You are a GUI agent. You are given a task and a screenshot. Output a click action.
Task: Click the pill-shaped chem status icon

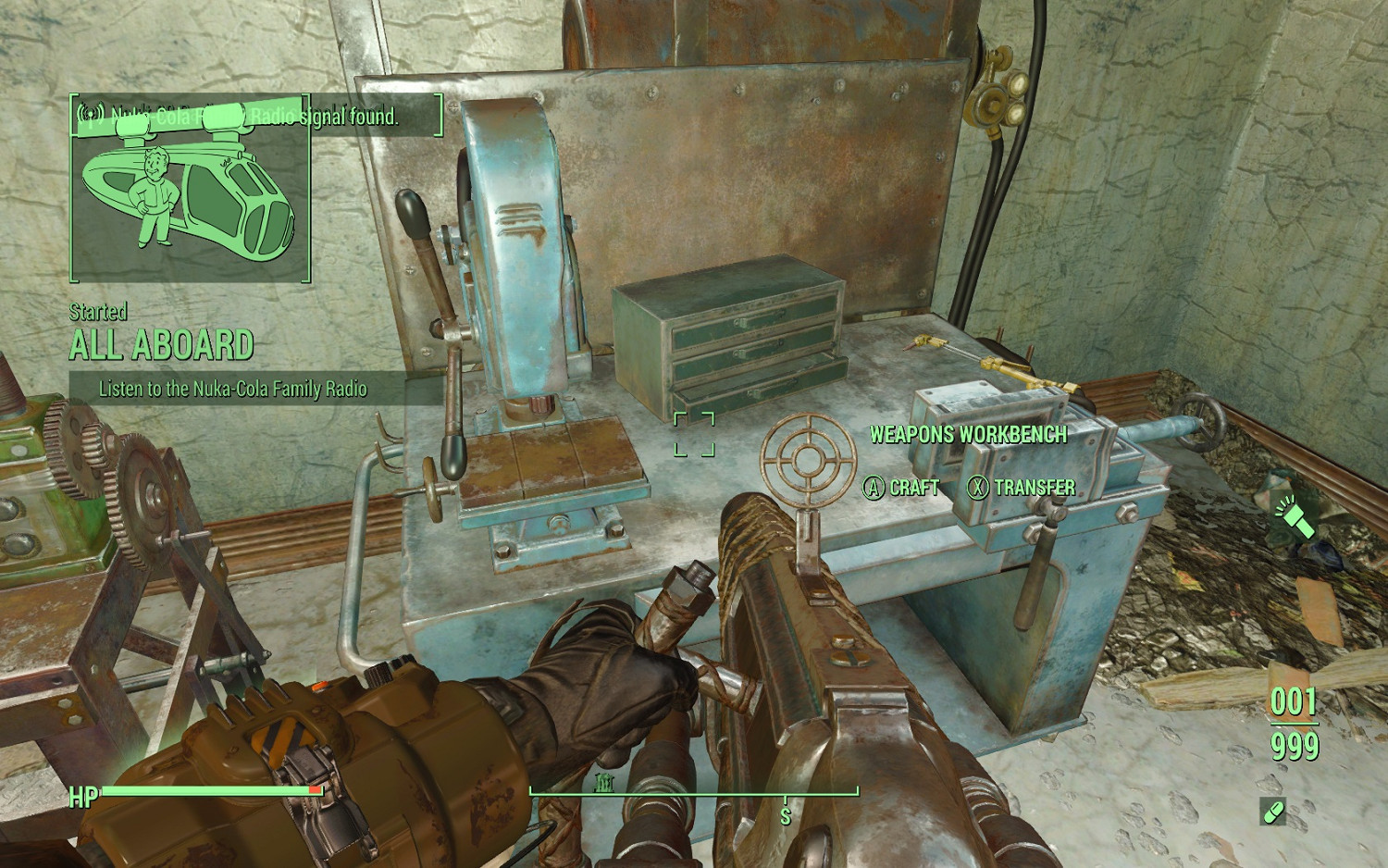pos(1273,812)
